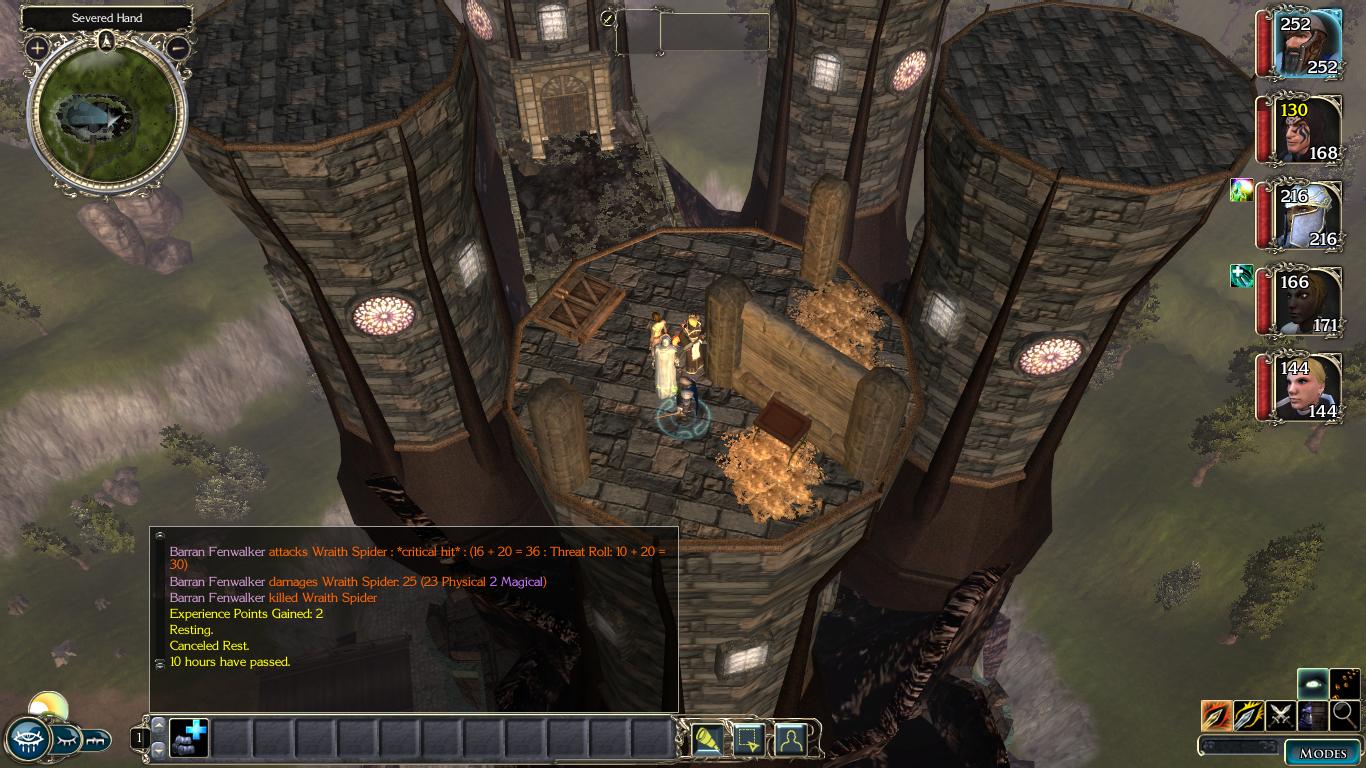Select the bearded helmeted party leader portrait
Image resolution: width=1366 pixels, height=768 pixels.
tap(1309, 43)
